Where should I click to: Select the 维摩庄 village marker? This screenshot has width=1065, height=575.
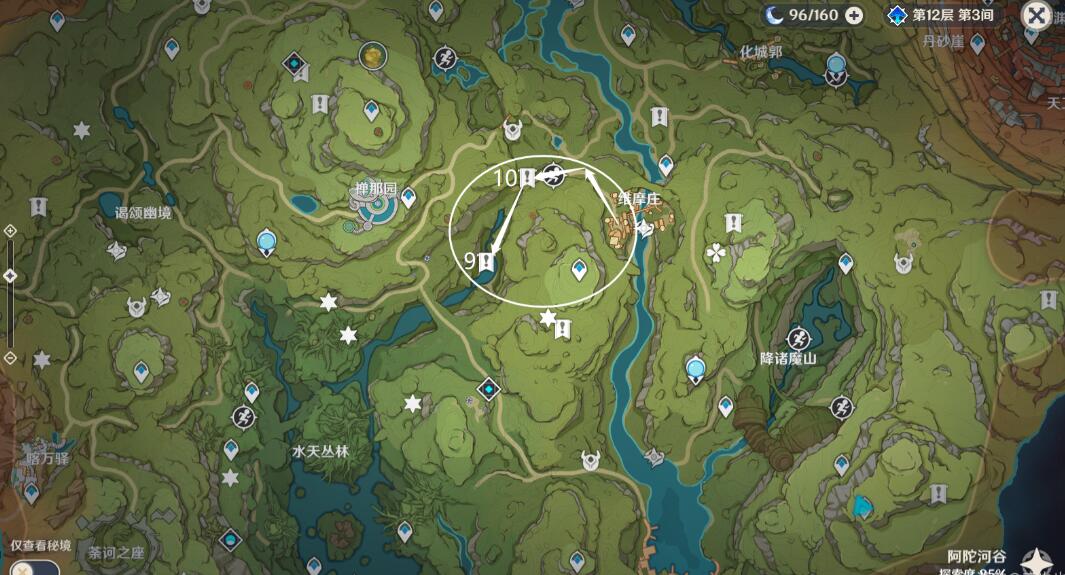(626, 230)
